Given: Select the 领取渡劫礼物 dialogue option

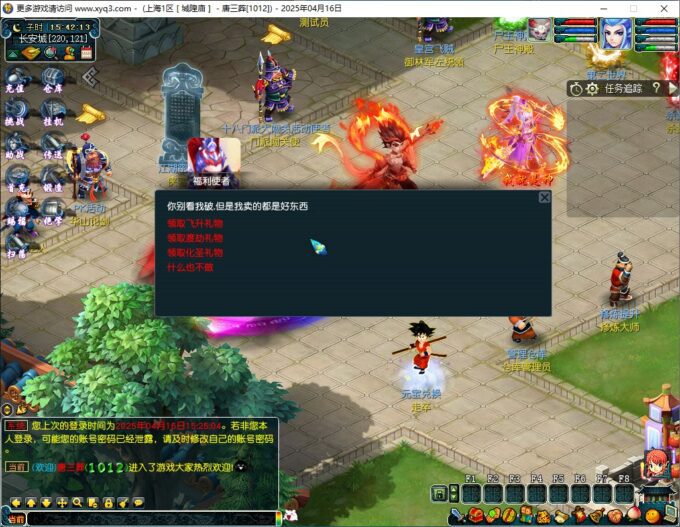Looking at the screenshot, I should pos(195,238).
